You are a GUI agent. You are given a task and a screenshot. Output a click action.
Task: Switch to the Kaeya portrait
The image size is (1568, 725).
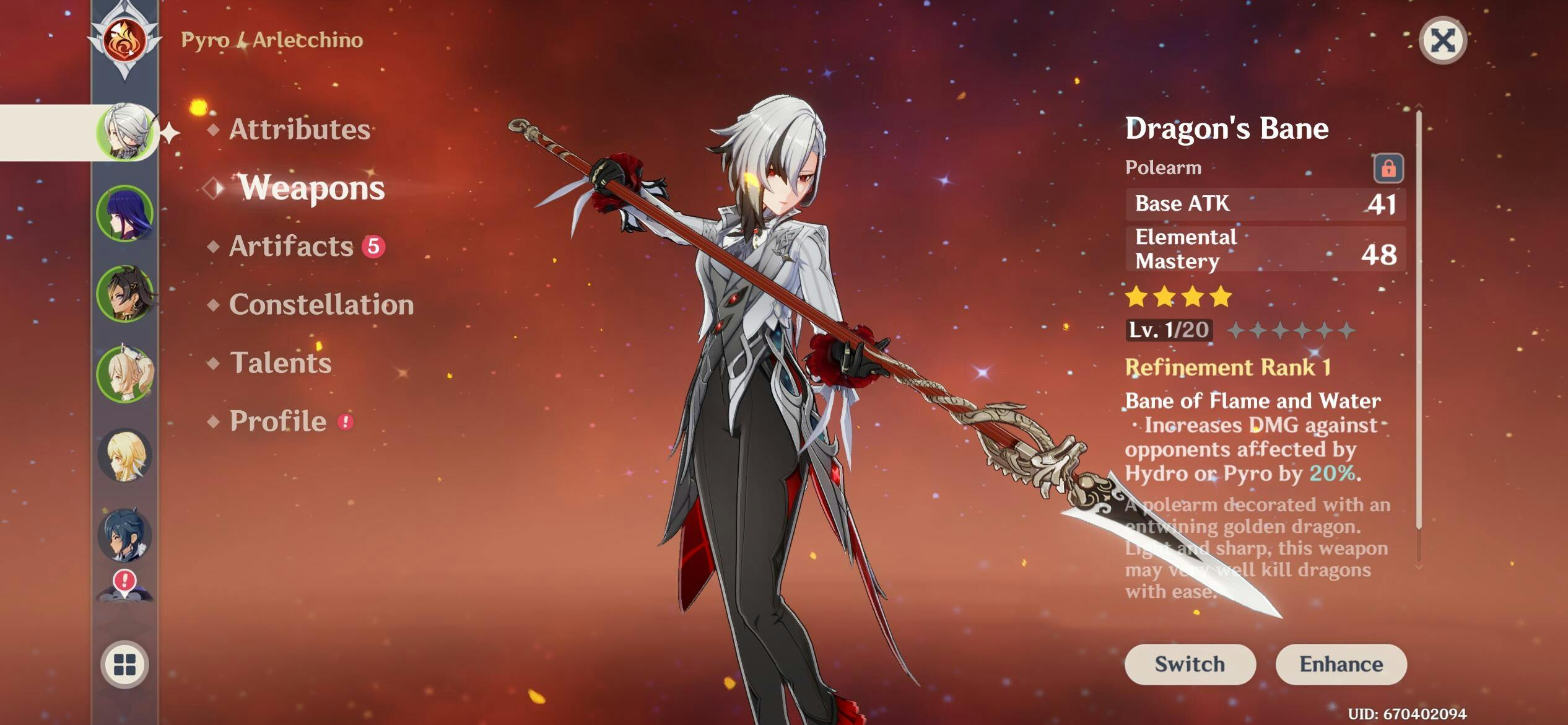point(125,535)
